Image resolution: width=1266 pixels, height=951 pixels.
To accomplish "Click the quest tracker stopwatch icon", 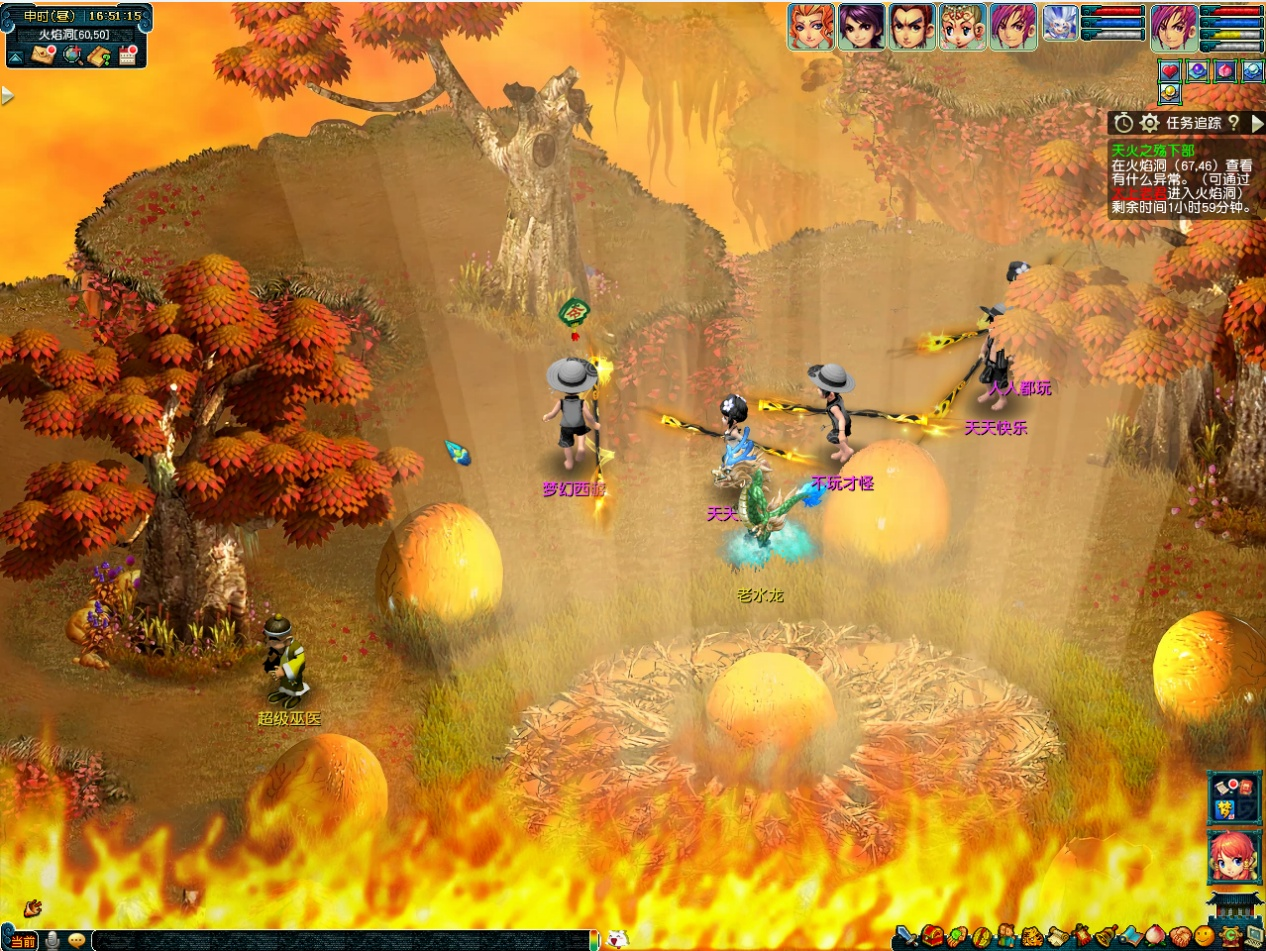I will coord(1124,123).
